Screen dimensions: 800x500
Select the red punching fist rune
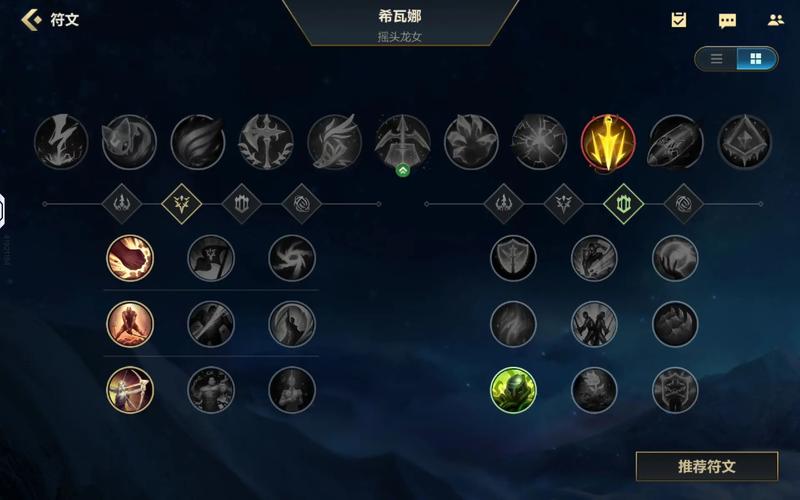pyautogui.click(x=130, y=258)
